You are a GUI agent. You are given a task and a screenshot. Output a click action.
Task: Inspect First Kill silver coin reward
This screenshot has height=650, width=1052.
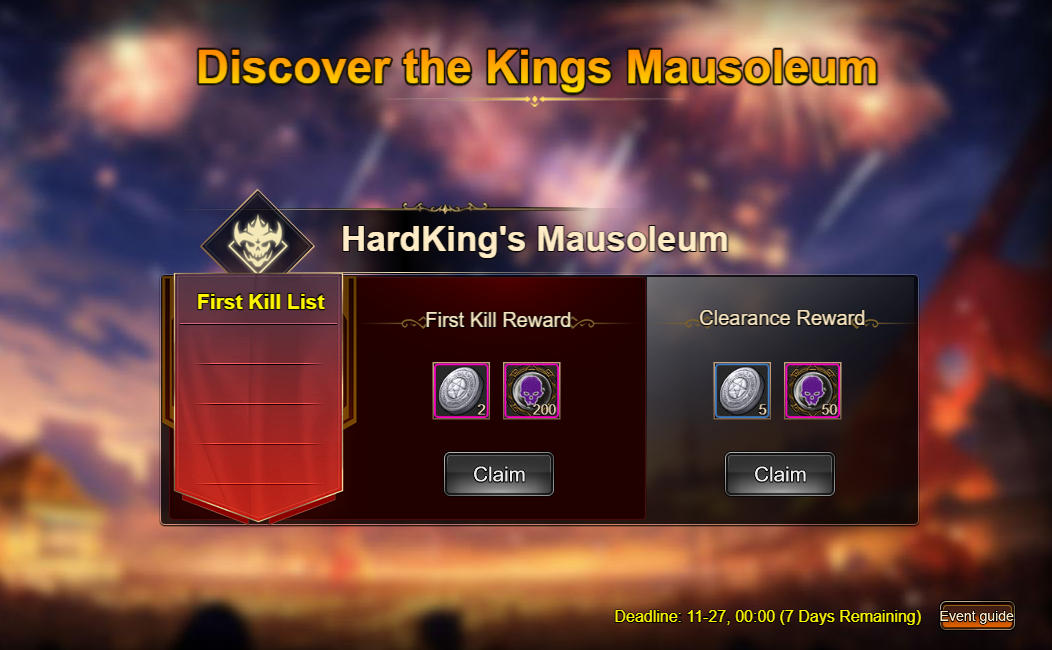point(461,391)
